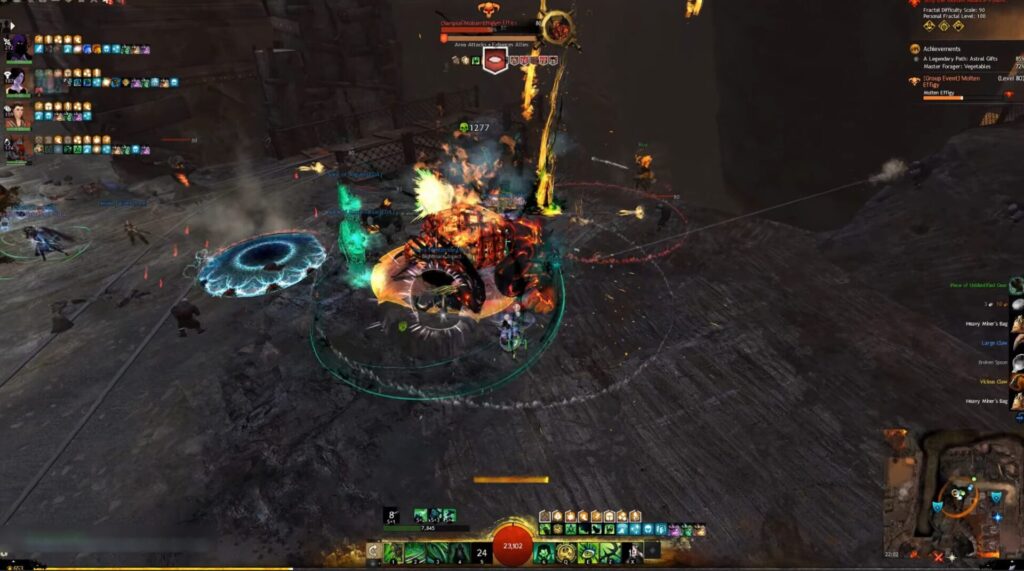
Task: Select the fourth party member portrait
Action: pos(17,148)
